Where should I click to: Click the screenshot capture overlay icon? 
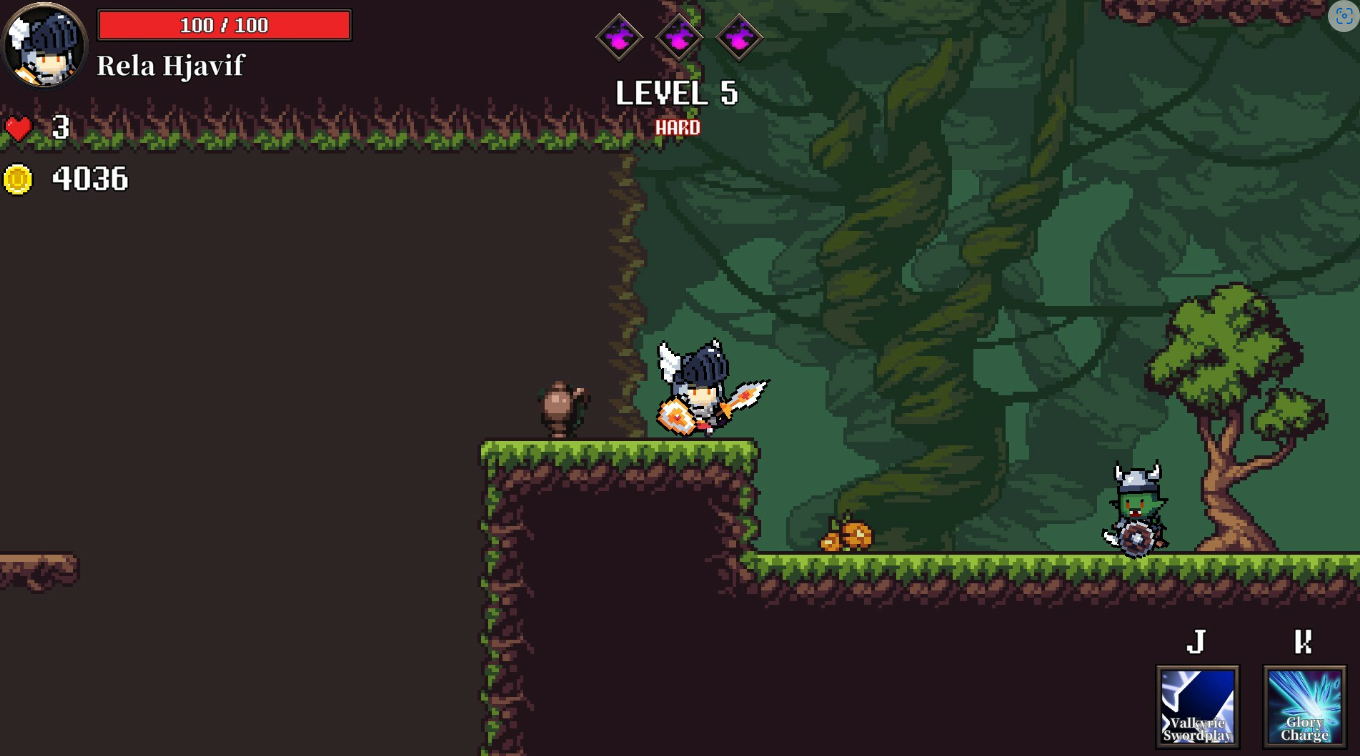pos(1343,16)
